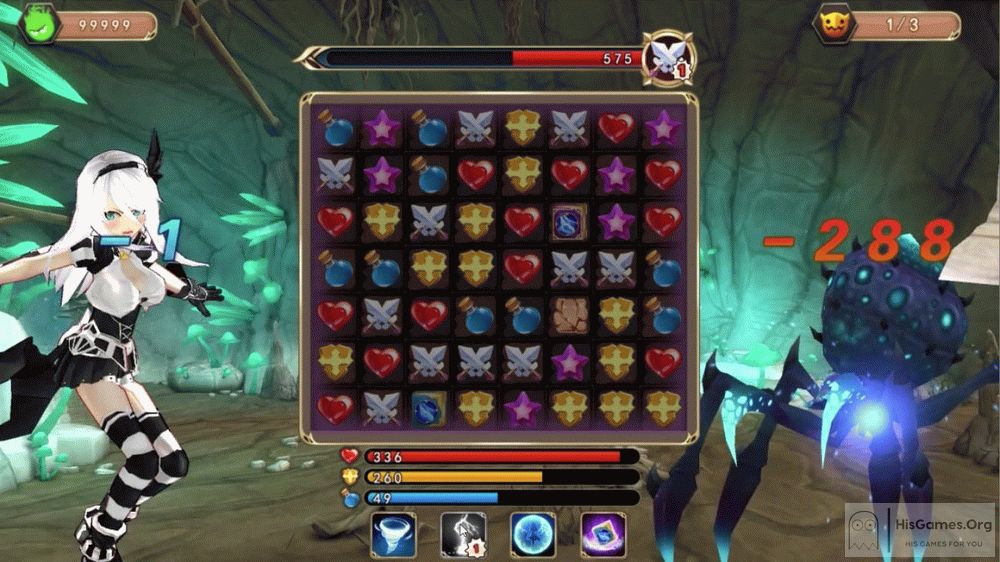This screenshot has width=1000, height=562.
Task: Cast the blue energy orb skill
Action: pos(533,535)
